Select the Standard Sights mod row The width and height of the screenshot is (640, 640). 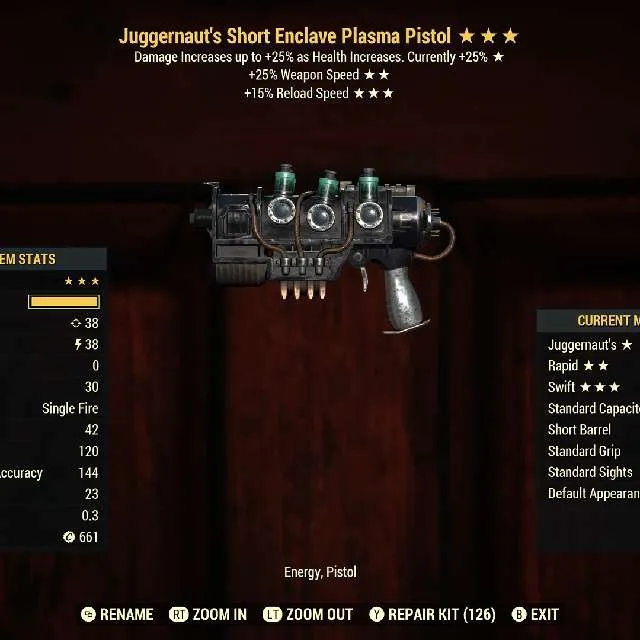click(x=590, y=472)
